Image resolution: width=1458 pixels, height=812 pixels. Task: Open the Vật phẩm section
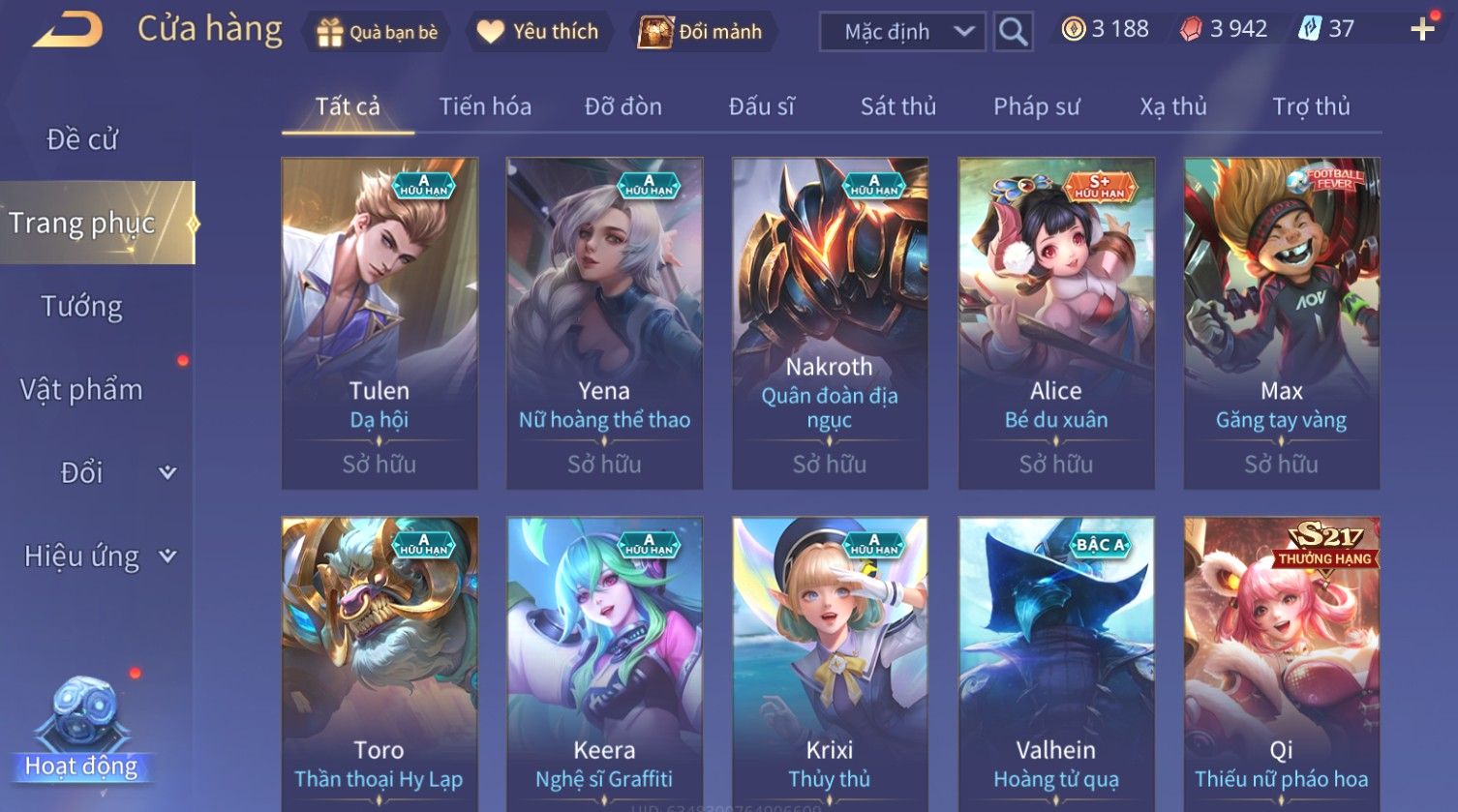point(82,389)
